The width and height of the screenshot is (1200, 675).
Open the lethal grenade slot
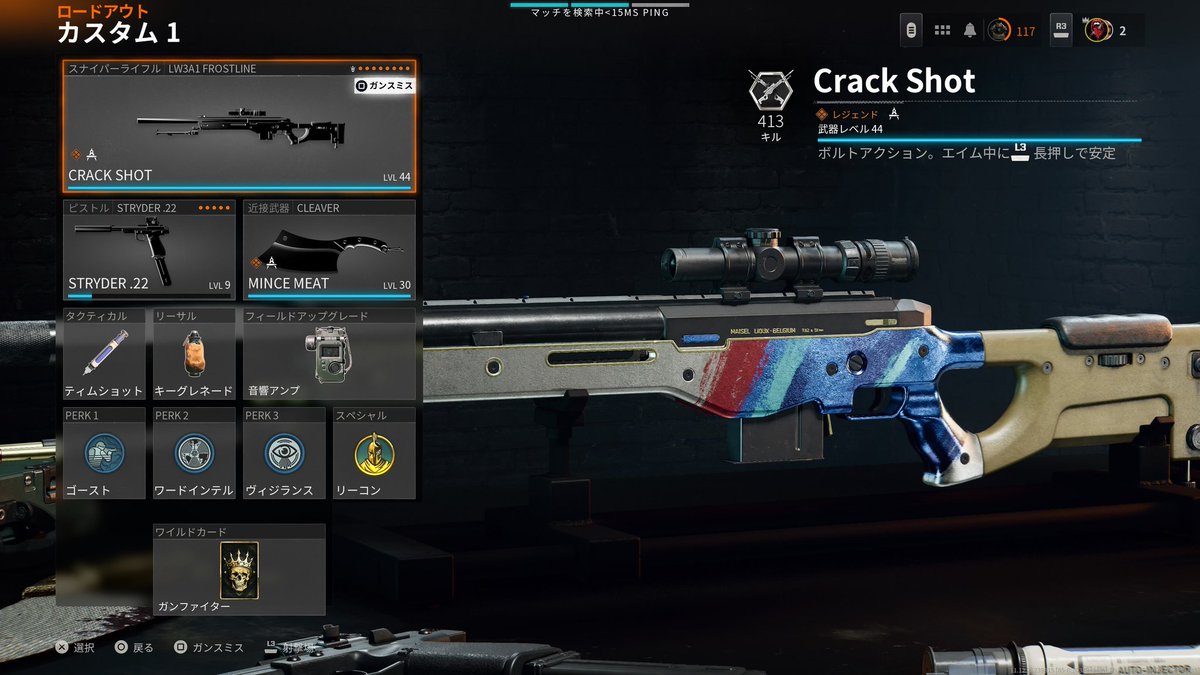pyautogui.click(x=194, y=355)
